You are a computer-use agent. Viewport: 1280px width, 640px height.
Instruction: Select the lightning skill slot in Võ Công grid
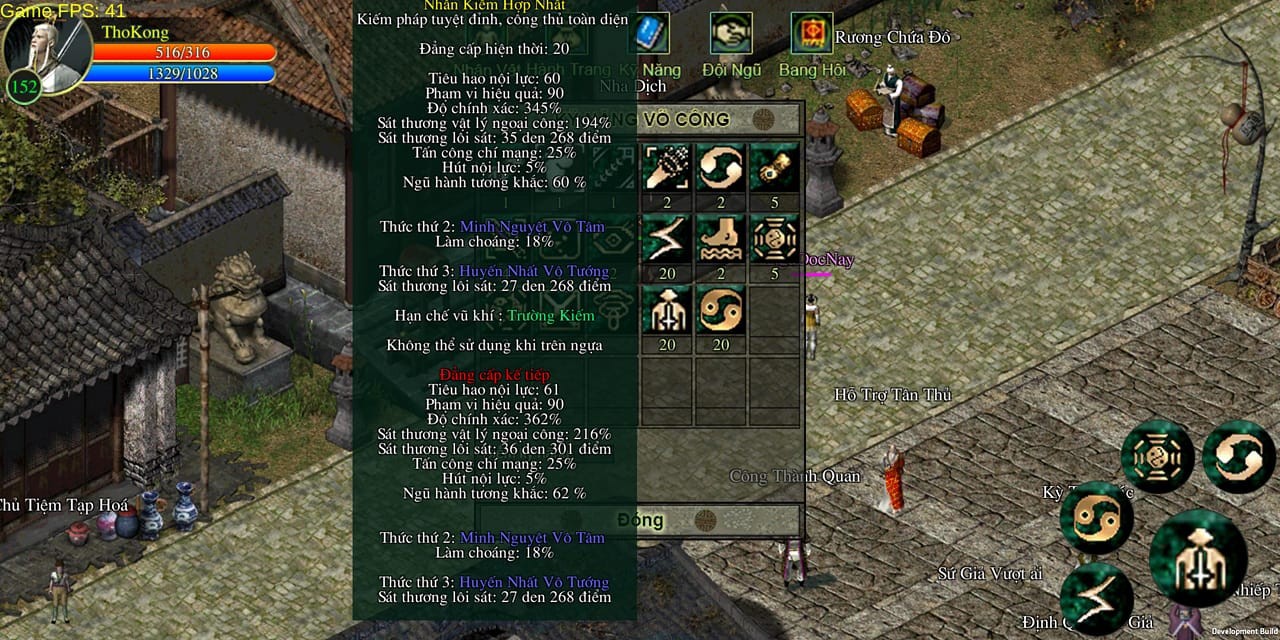point(666,239)
